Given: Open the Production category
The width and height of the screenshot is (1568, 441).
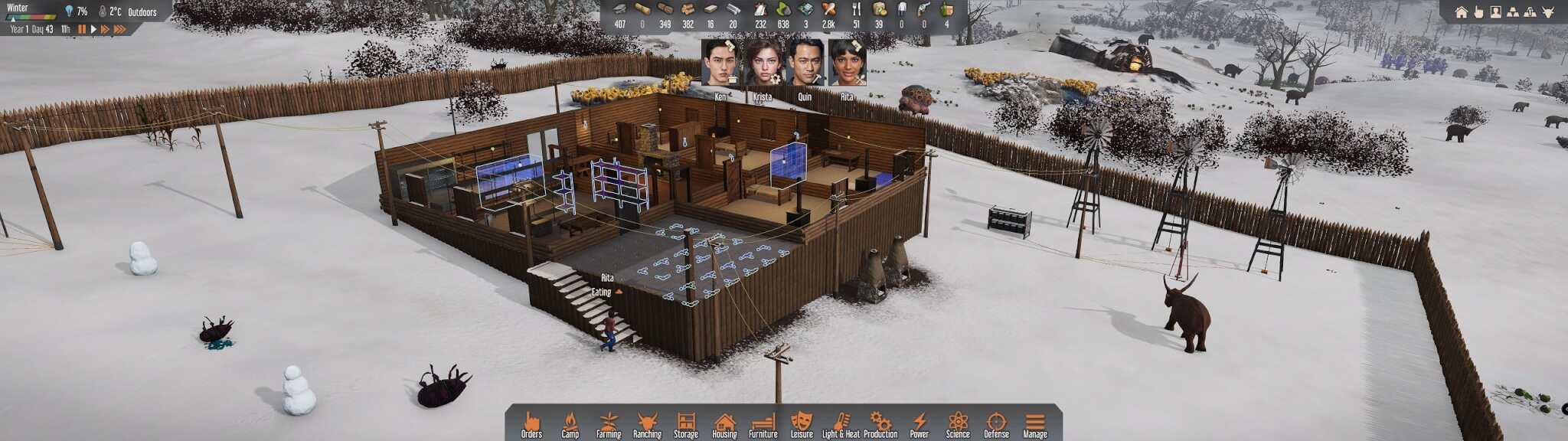Looking at the screenshot, I should click(x=880, y=424).
